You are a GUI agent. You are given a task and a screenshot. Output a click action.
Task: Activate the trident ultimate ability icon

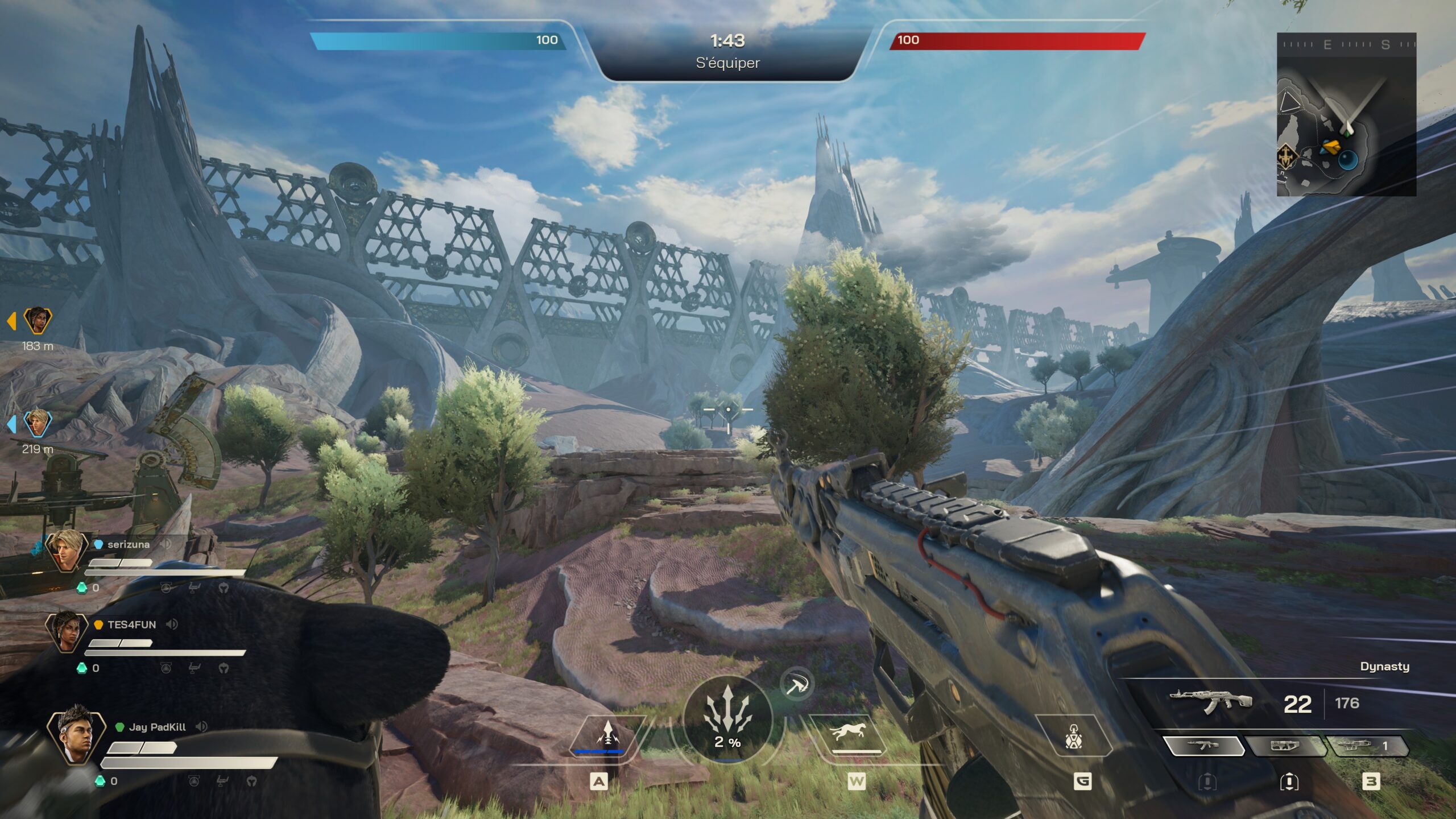coord(727,718)
